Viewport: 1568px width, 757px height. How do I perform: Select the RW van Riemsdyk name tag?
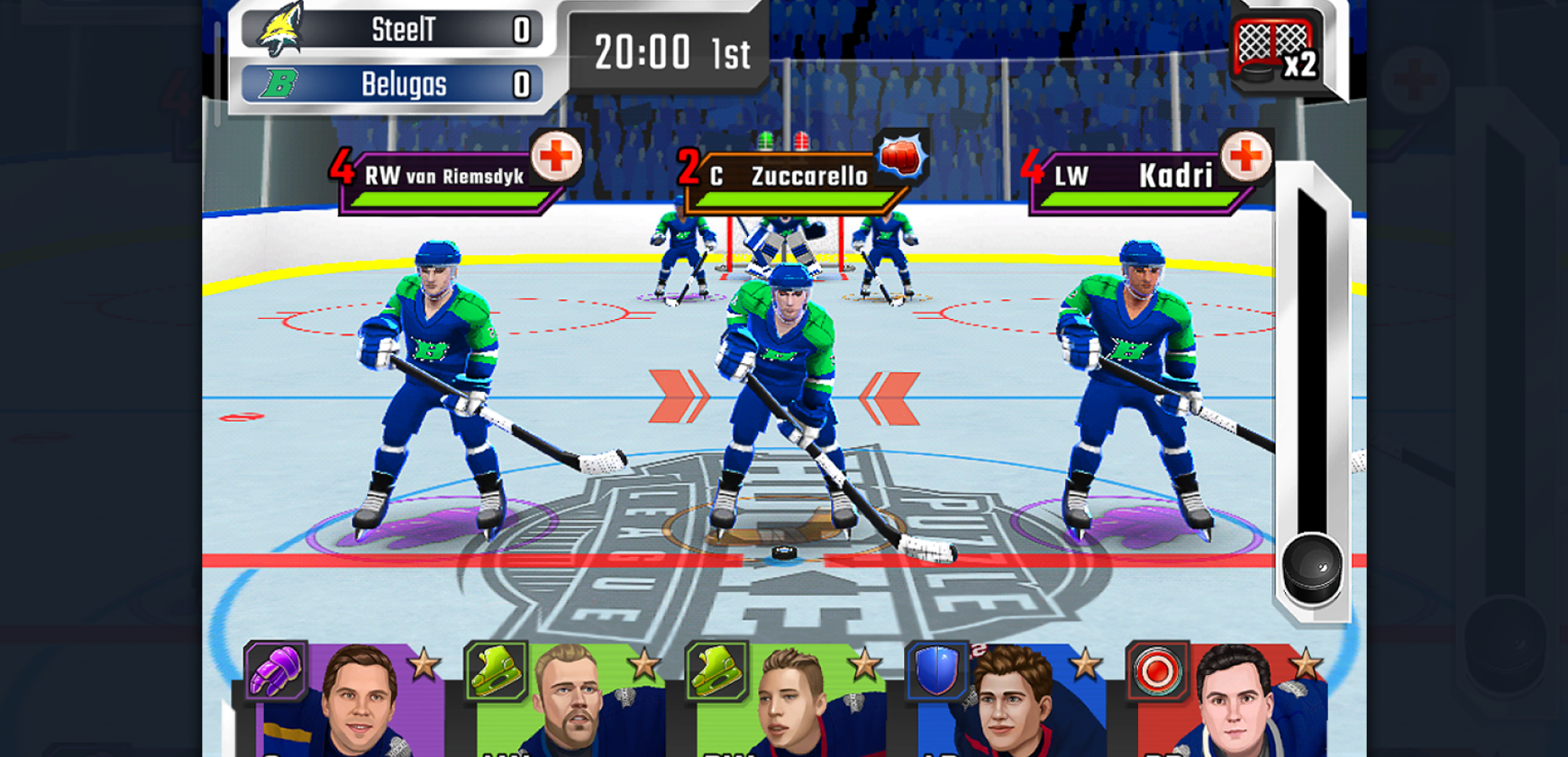tap(442, 177)
